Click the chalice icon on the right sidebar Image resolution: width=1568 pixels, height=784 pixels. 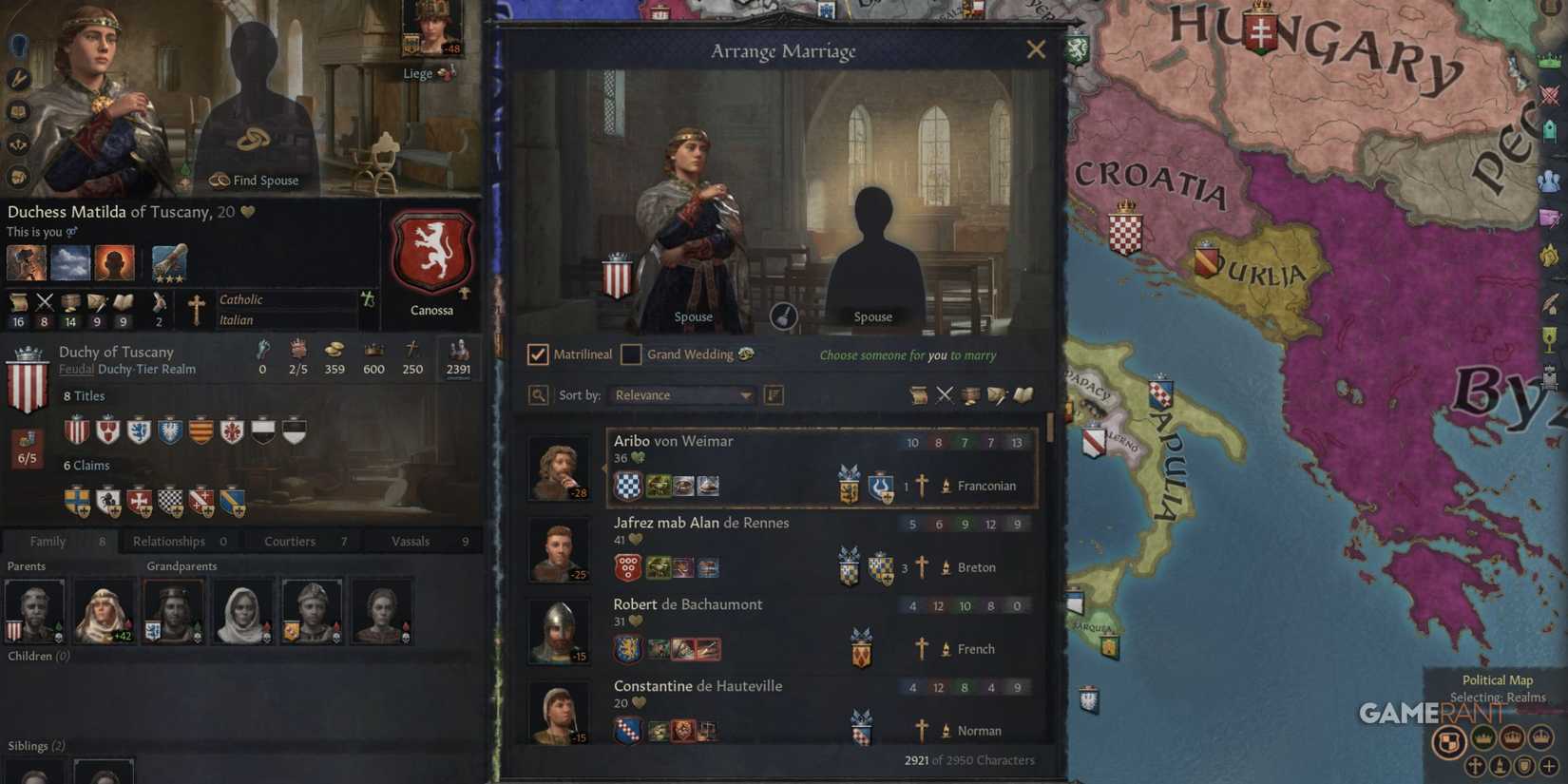coord(1550,338)
